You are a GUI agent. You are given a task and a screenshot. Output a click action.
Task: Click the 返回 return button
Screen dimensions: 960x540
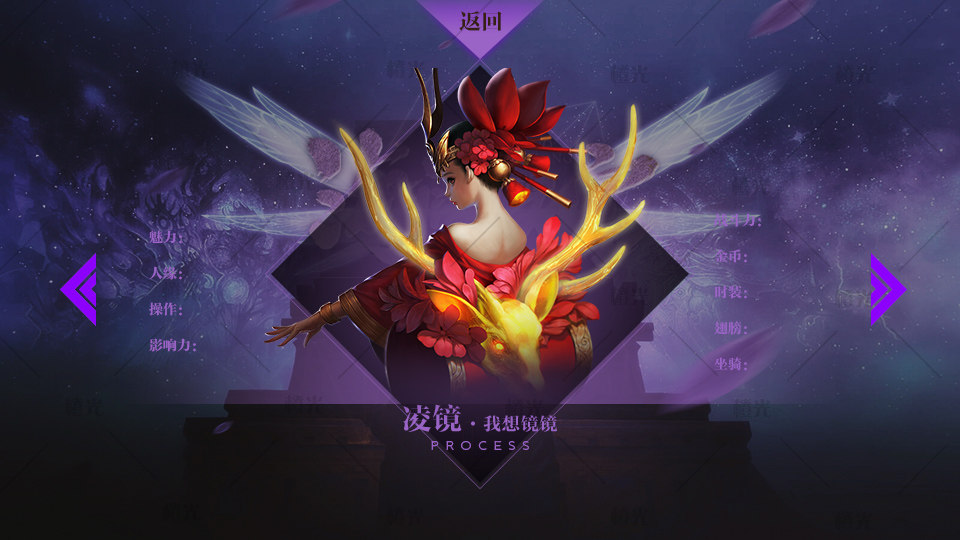(480, 21)
